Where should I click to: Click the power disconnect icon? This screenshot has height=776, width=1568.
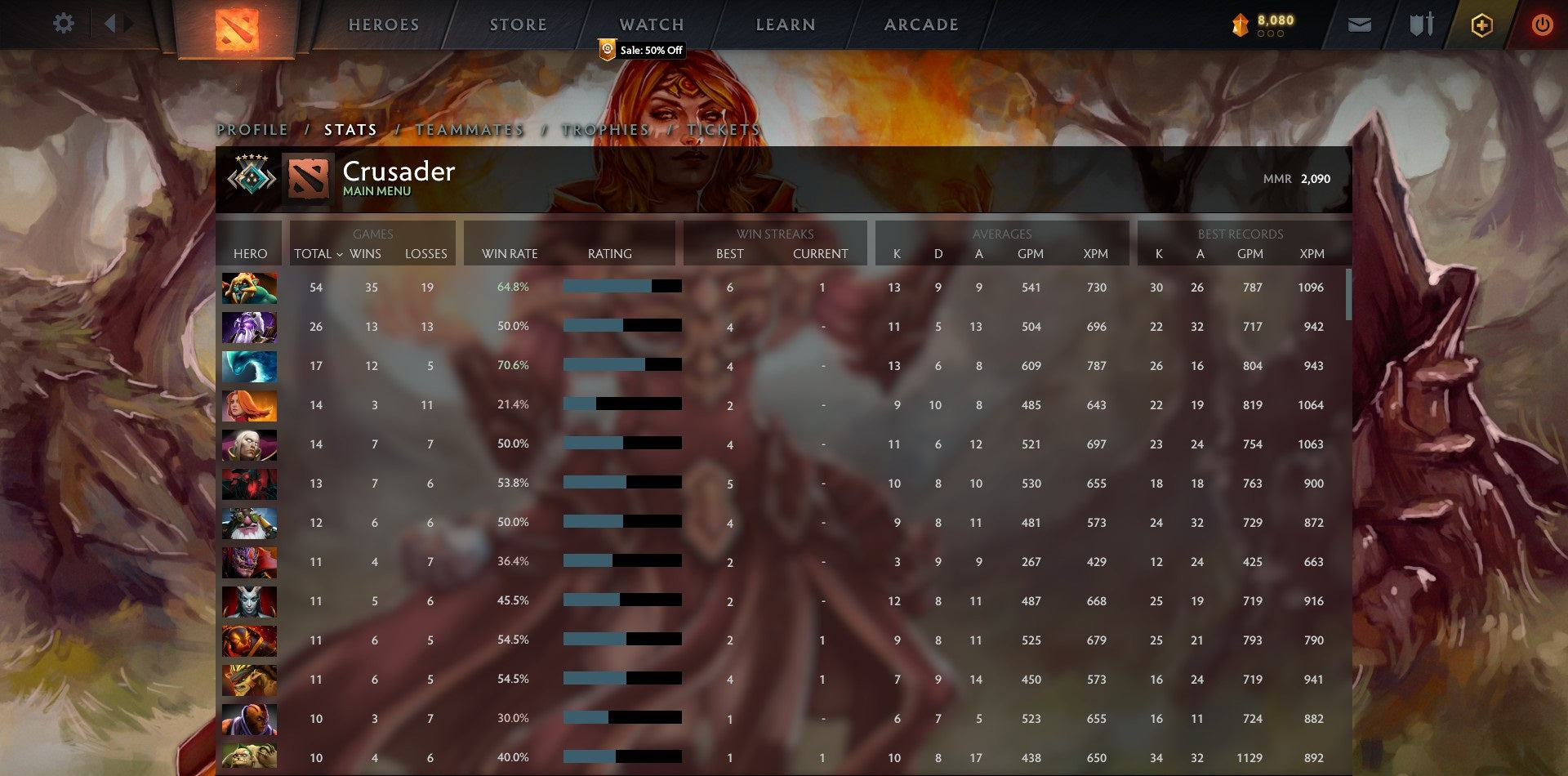(x=1543, y=25)
